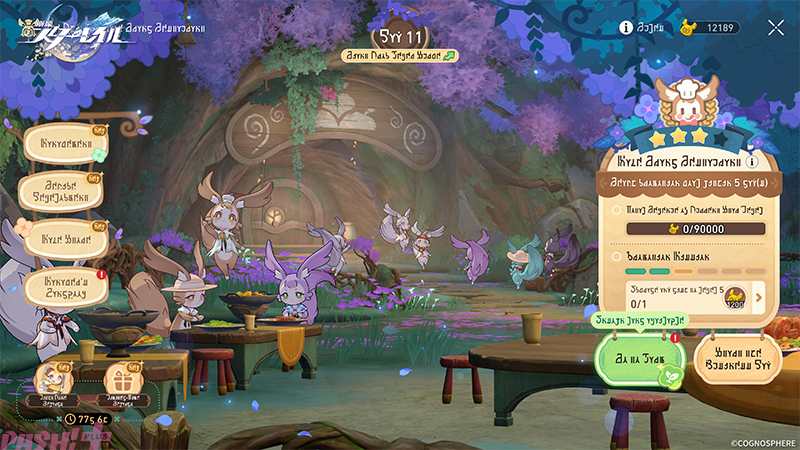Open the info button beside the currency counter
This screenshot has height=450, width=800.
(x=627, y=28)
